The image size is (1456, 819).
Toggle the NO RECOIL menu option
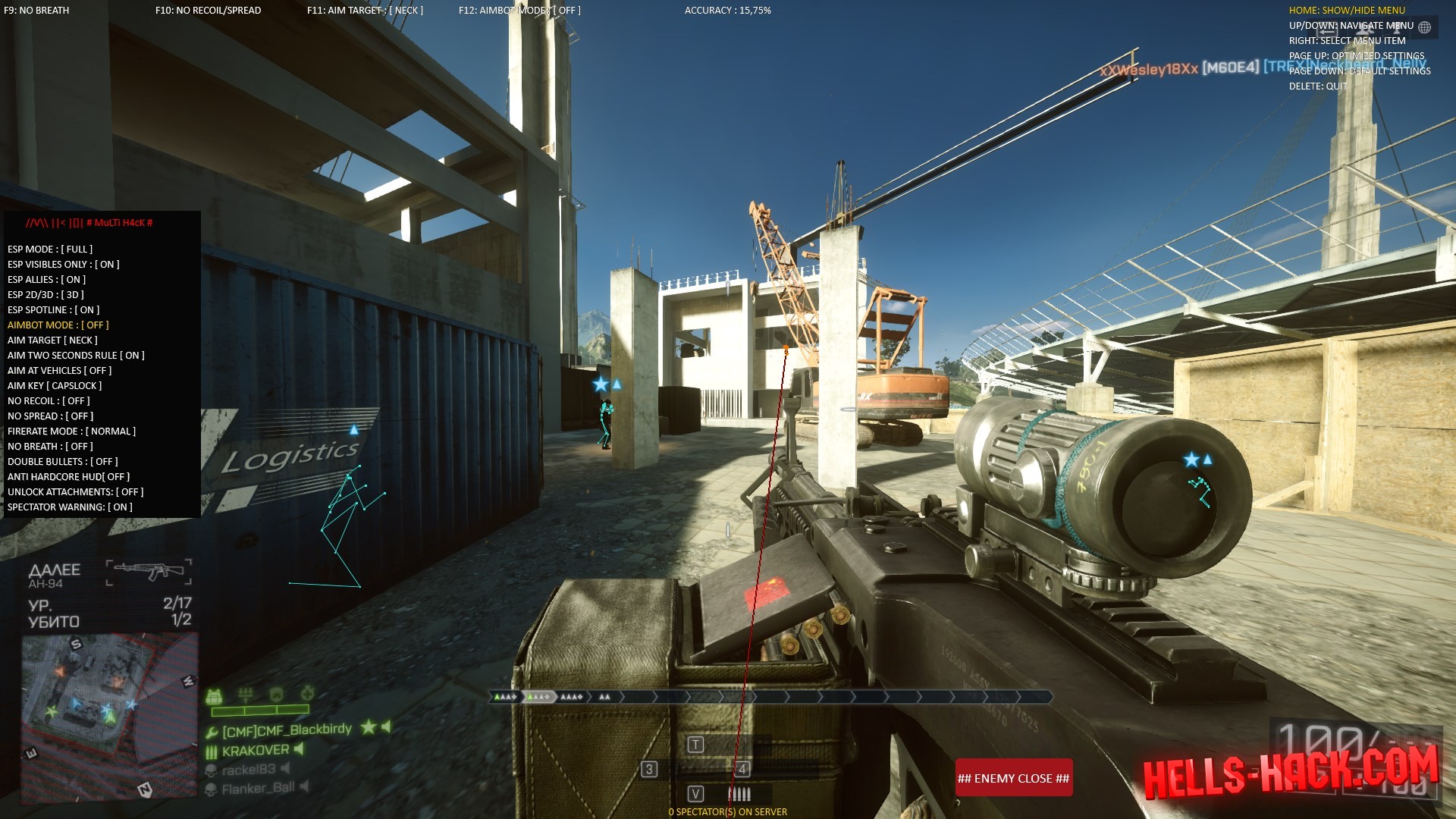pyautogui.click(x=49, y=400)
